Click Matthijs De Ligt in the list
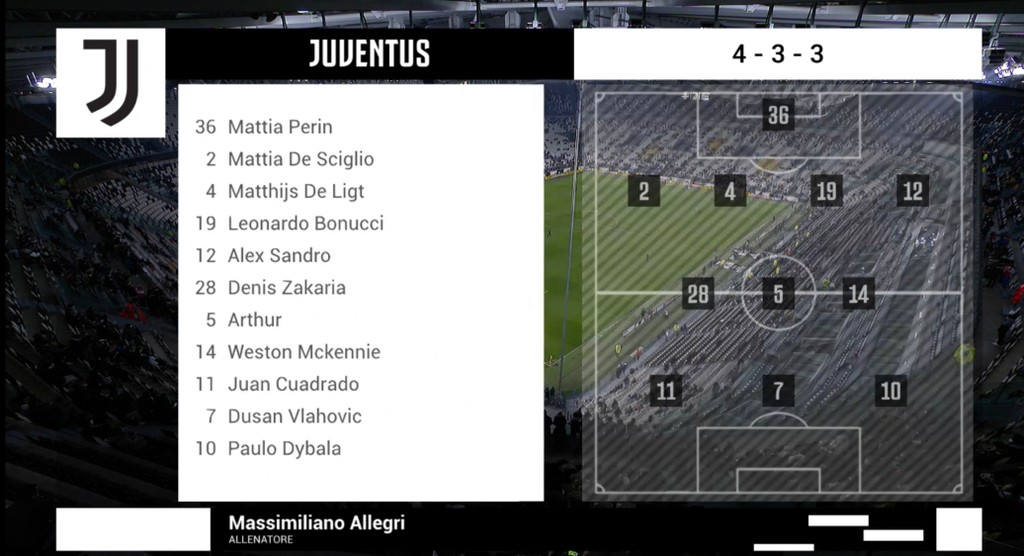 click(296, 191)
